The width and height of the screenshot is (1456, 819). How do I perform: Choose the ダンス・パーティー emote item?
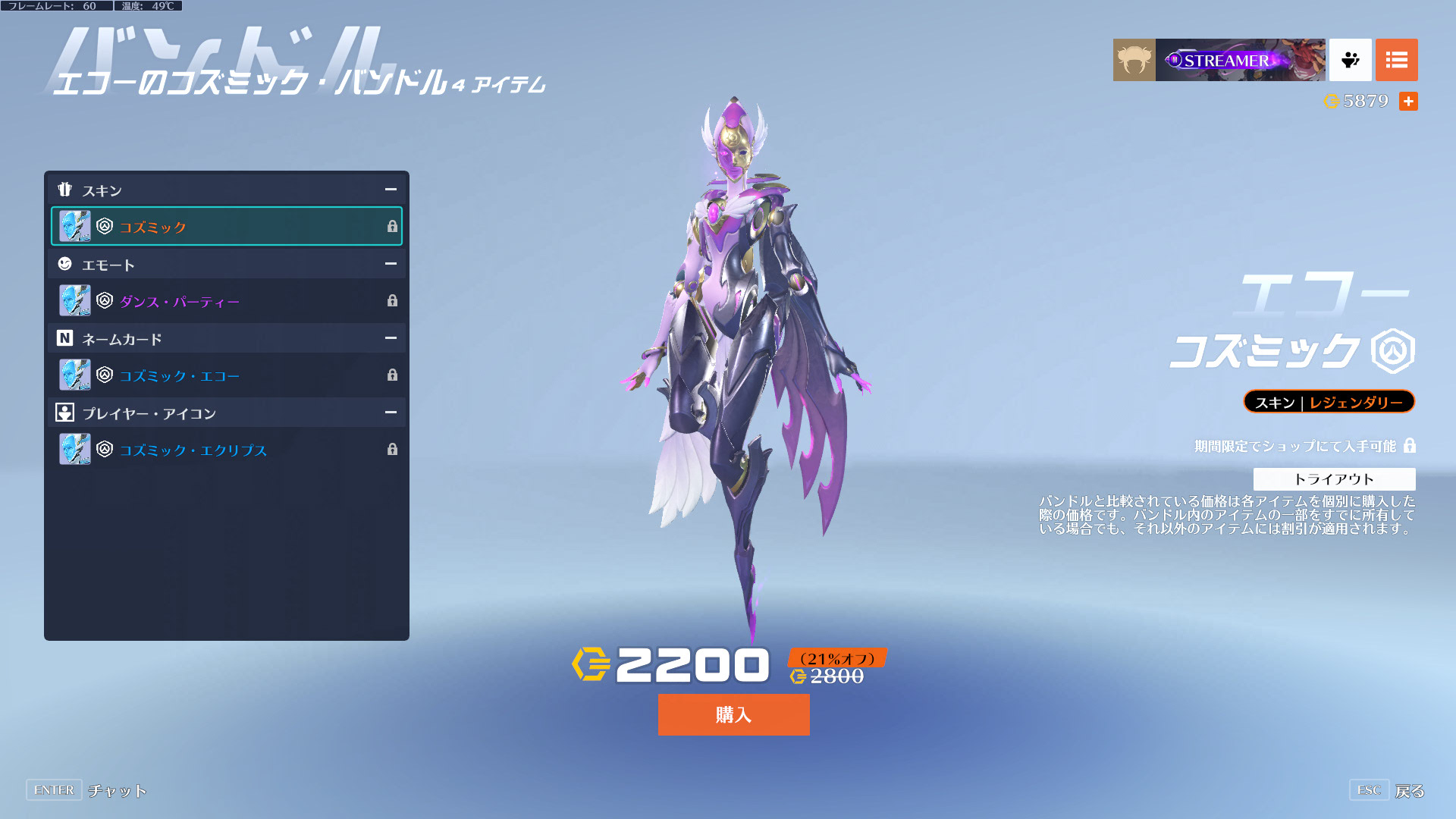pyautogui.click(x=226, y=301)
